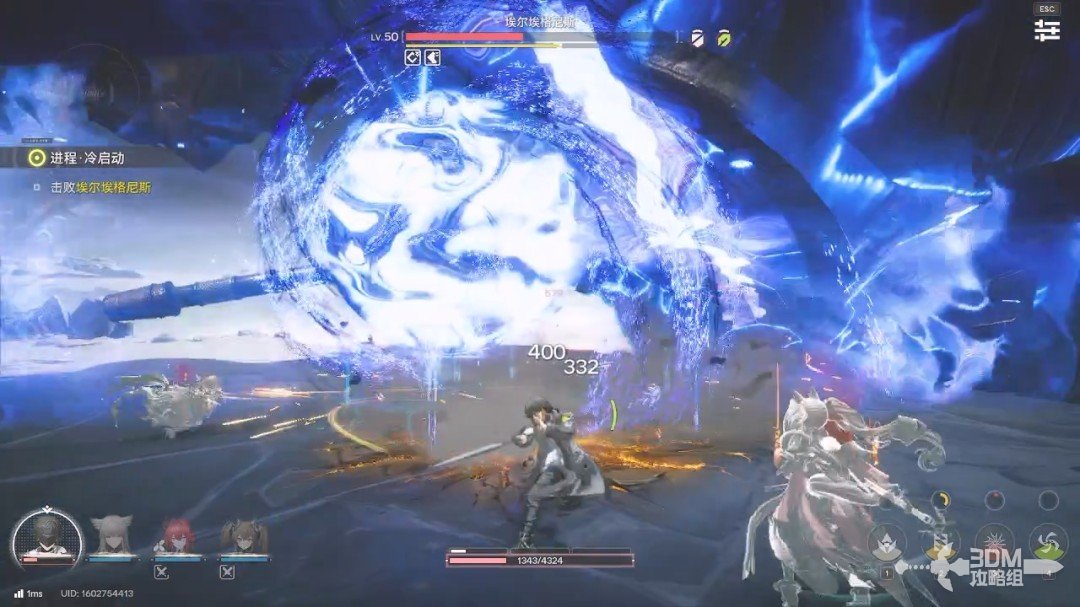Select the active masked character portrait
1080x607 pixels.
click(x=46, y=538)
